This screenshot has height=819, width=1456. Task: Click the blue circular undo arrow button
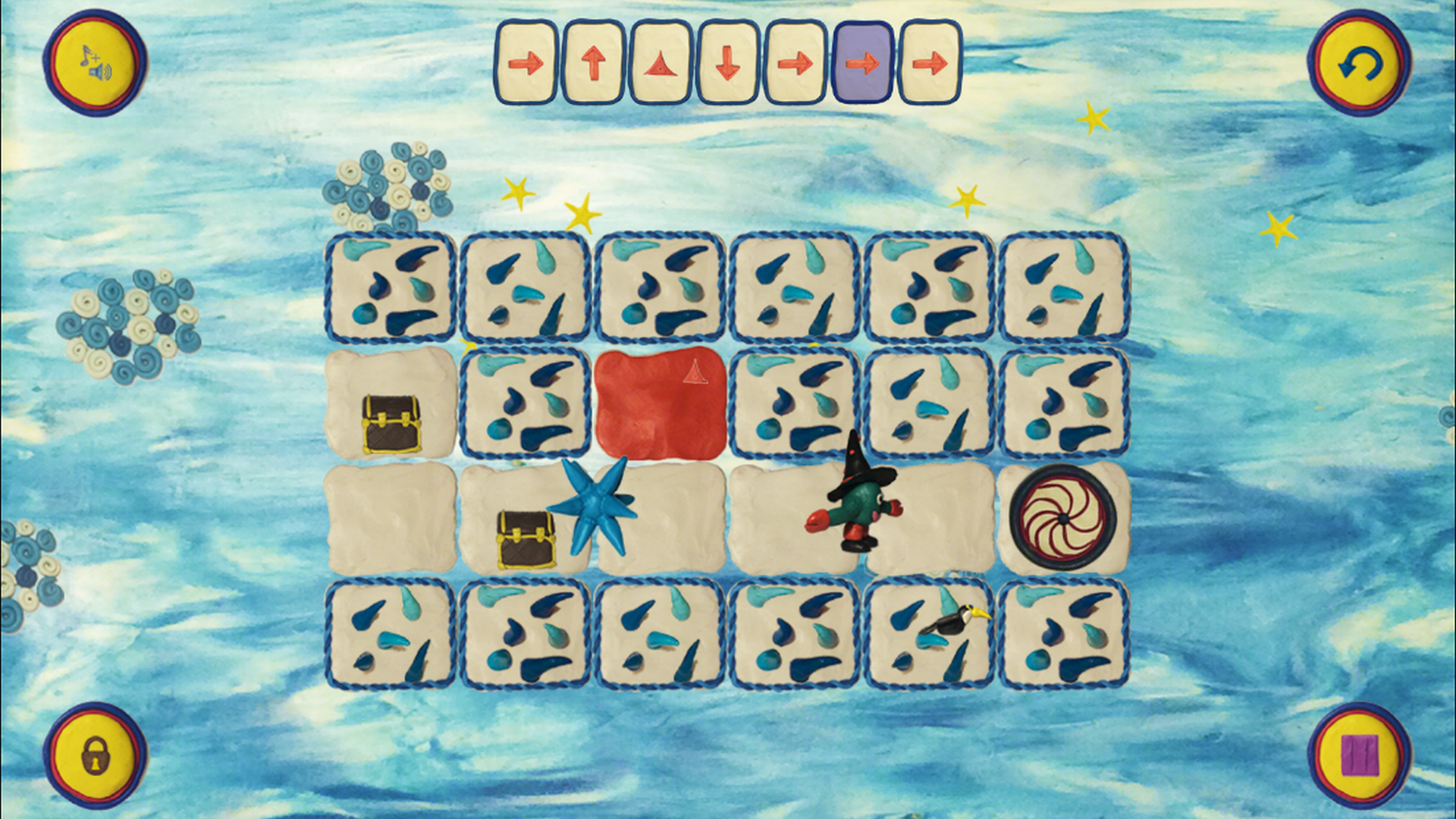pyautogui.click(x=1360, y=64)
